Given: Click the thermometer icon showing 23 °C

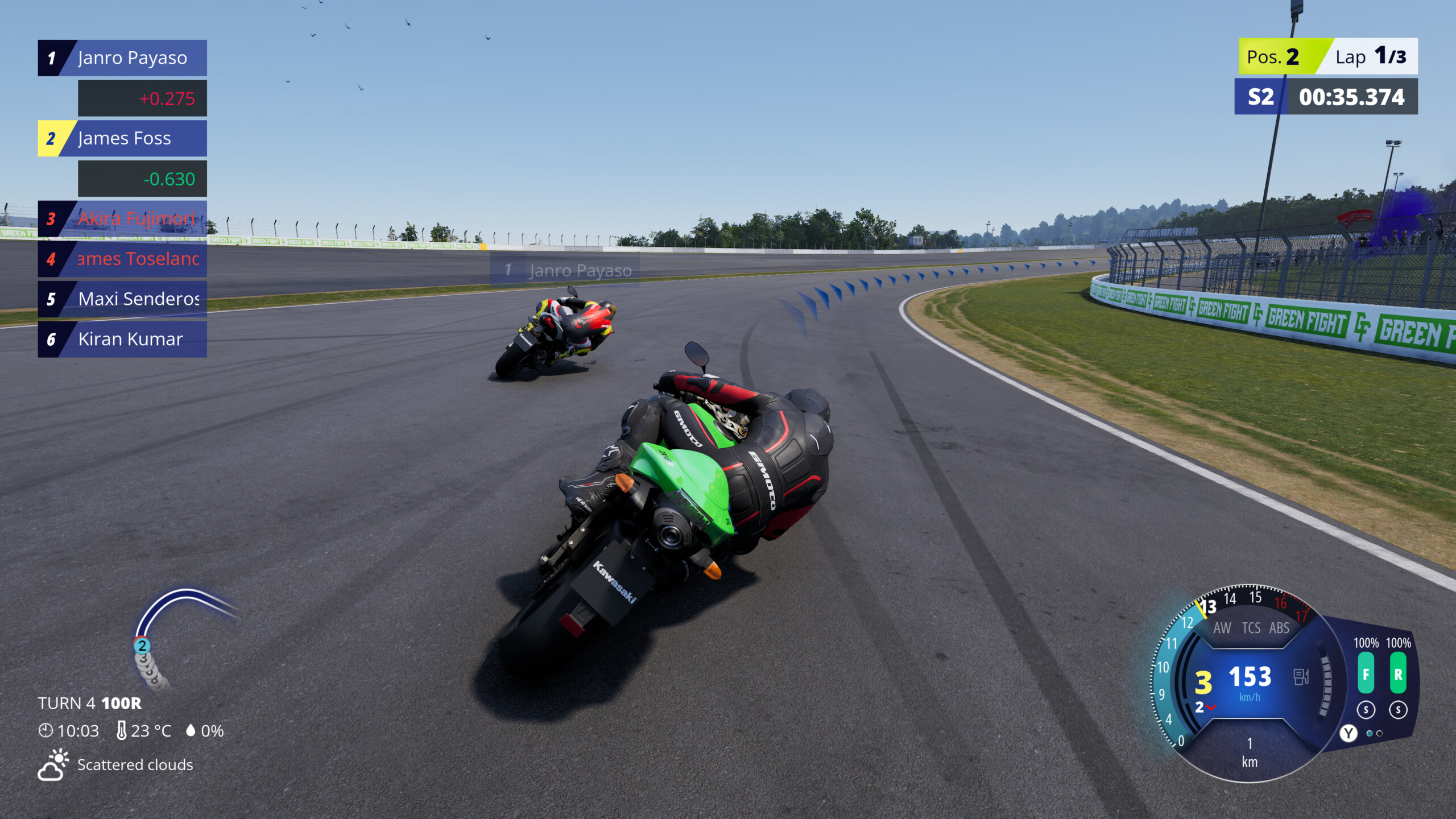Looking at the screenshot, I should point(122,730).
